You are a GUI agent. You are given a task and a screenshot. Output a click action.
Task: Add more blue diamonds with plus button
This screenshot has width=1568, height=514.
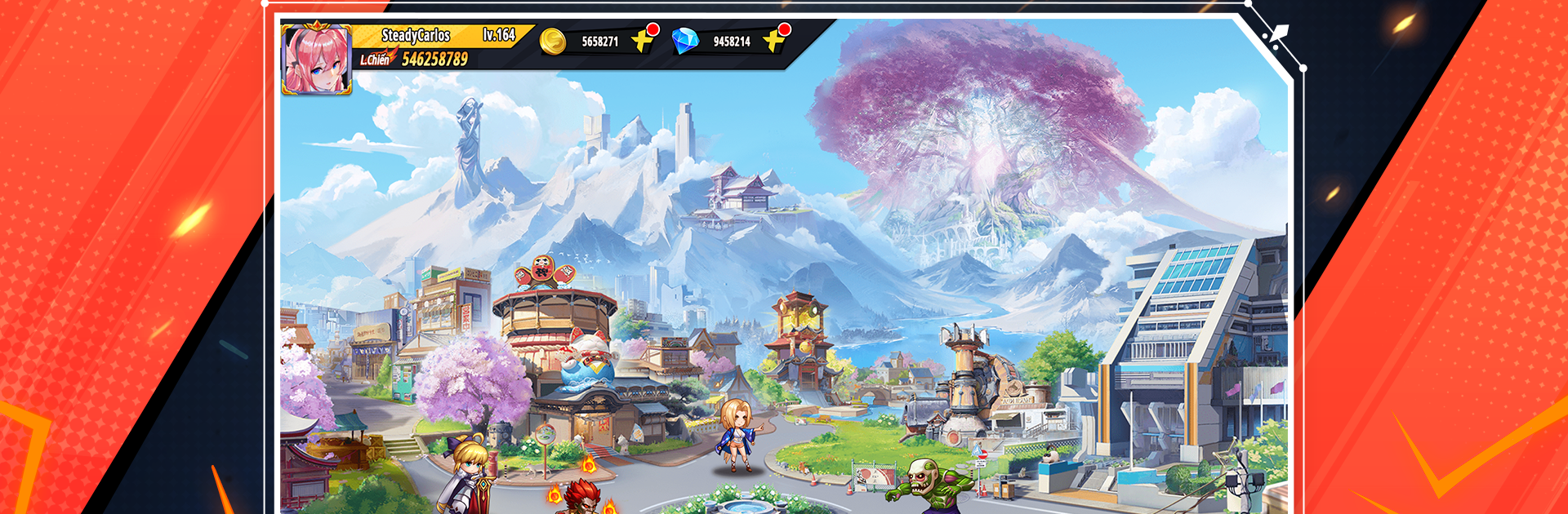(774, 40)
